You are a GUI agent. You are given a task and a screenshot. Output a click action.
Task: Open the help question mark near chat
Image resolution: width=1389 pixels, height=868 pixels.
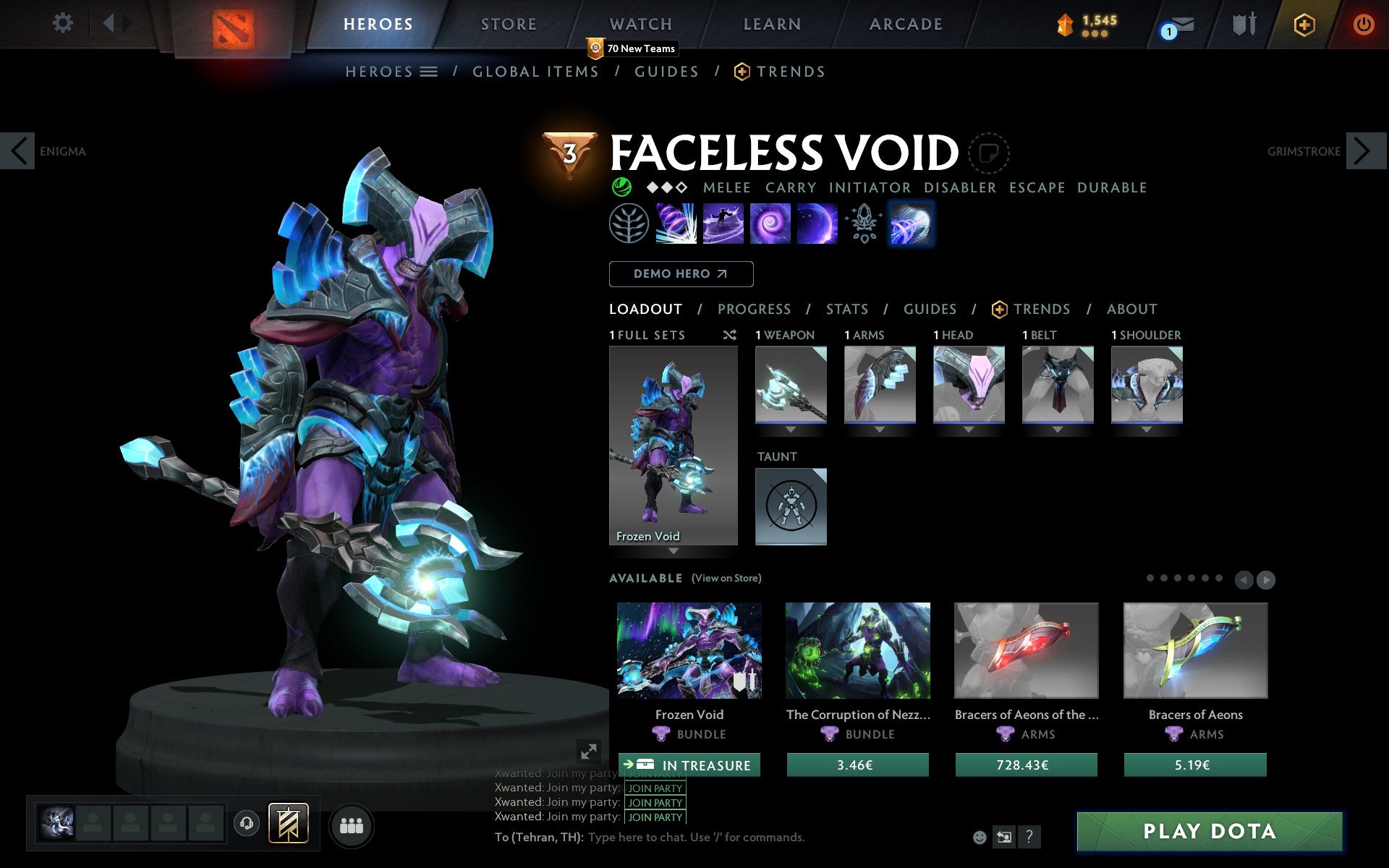tap(1030, 838)
